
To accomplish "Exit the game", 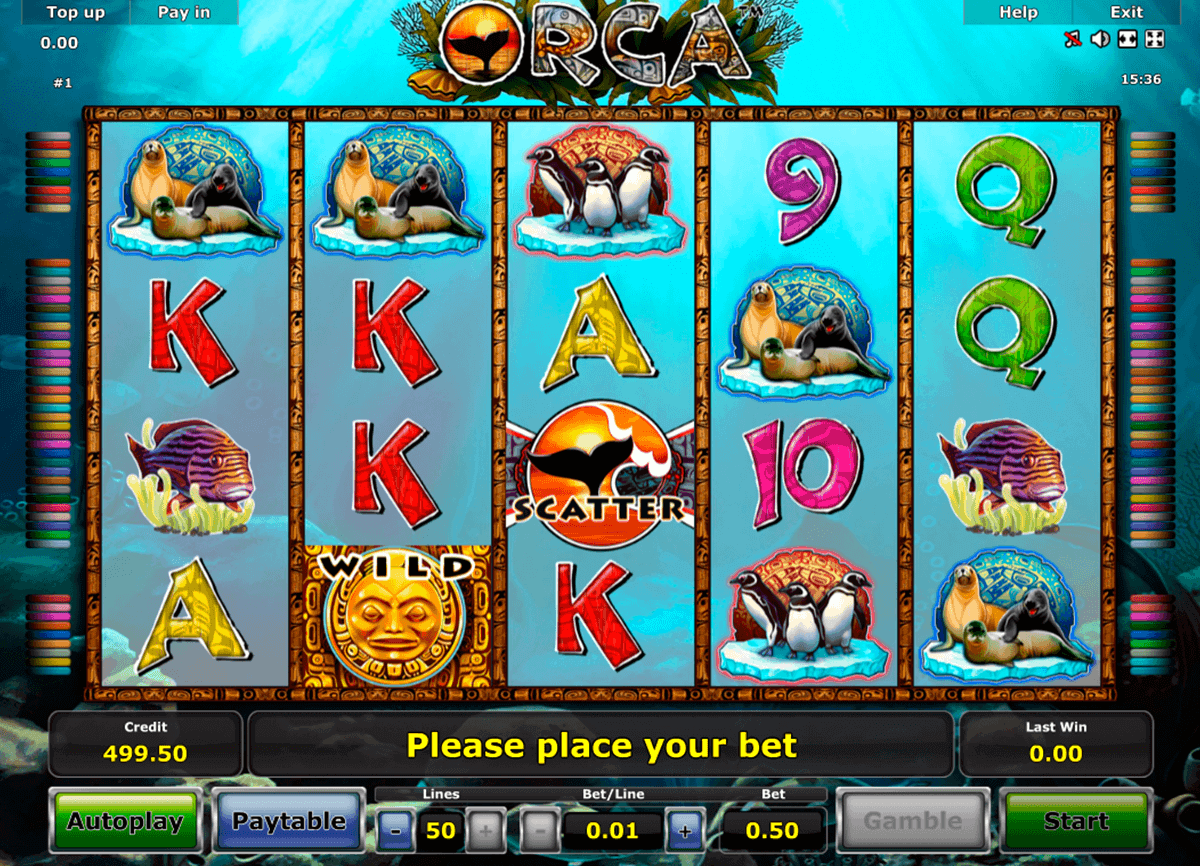I will (x=1126, y=12).
